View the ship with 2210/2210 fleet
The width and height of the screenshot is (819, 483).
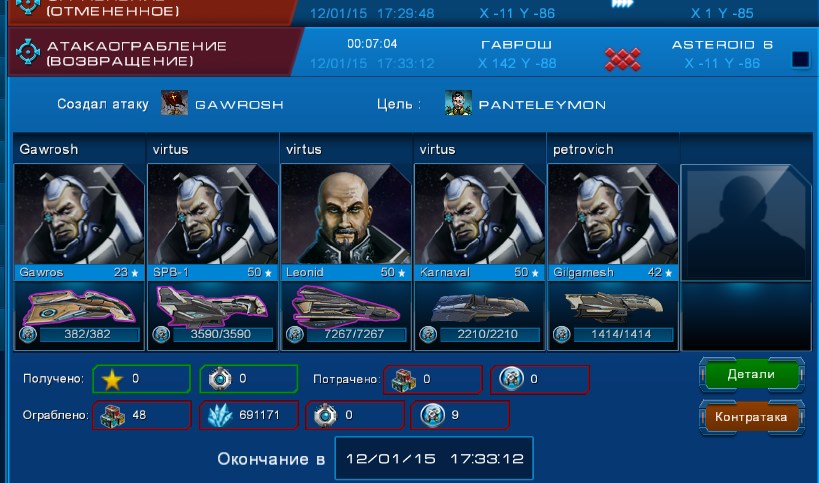pos(480,304)
